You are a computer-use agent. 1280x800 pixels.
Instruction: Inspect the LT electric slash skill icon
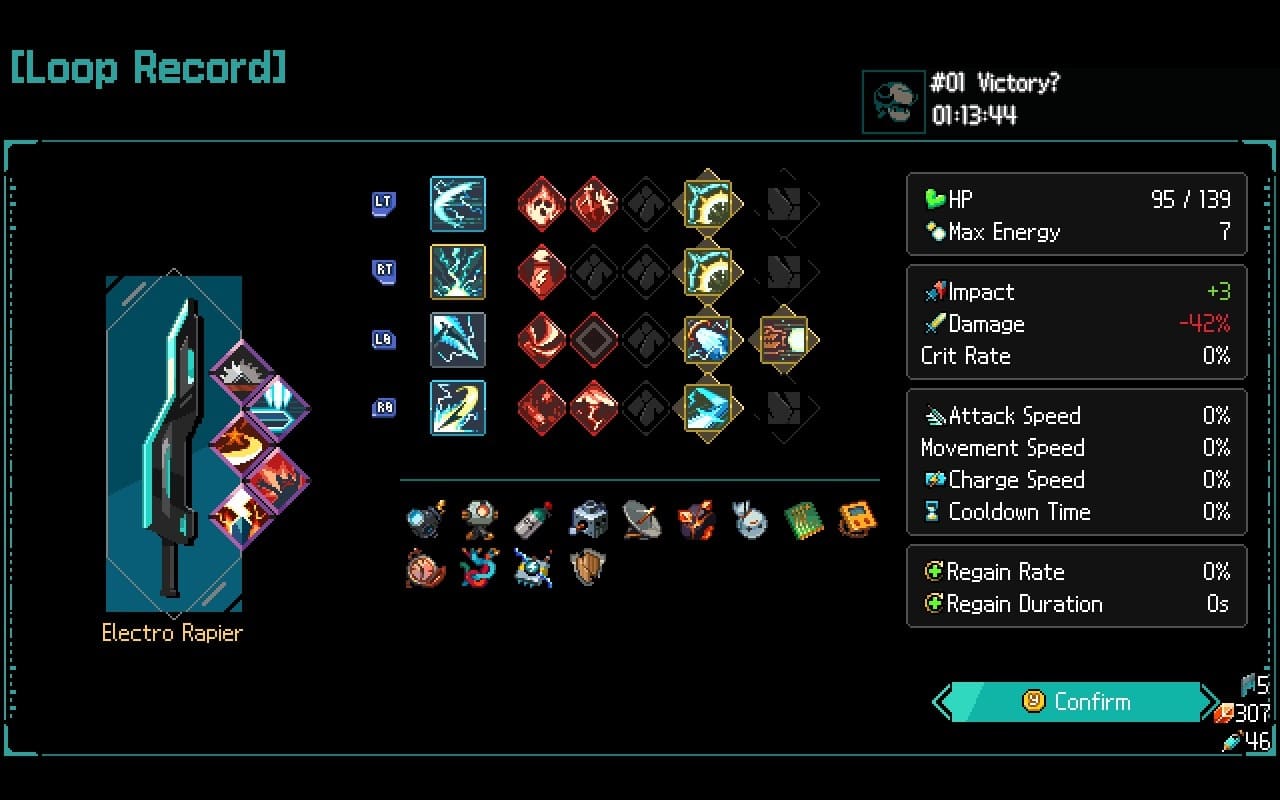(x=458, y=204)
